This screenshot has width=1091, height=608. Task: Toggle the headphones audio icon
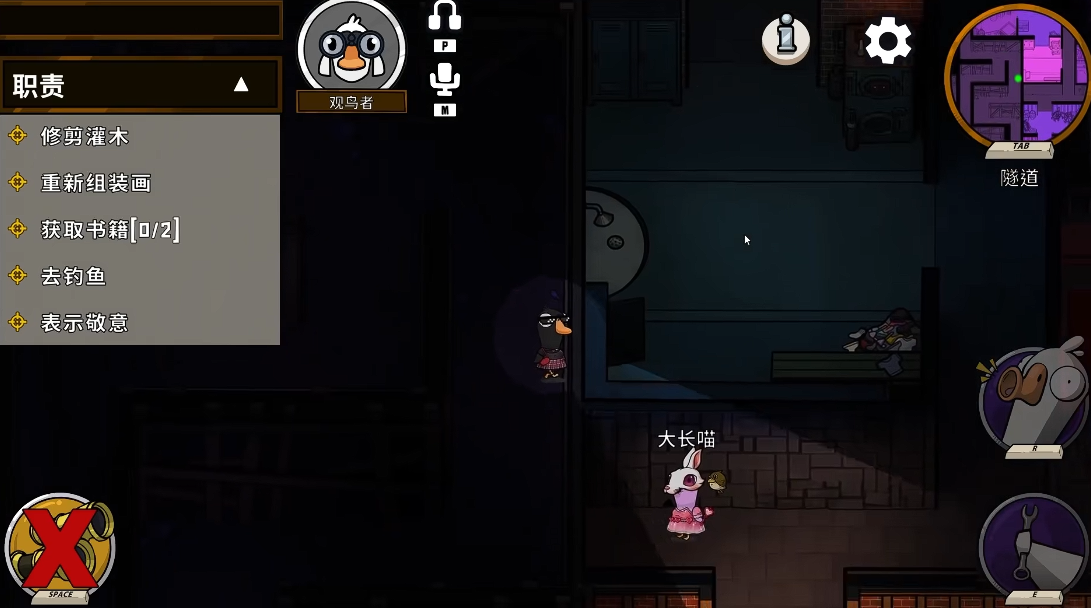[x=445, y=17]
